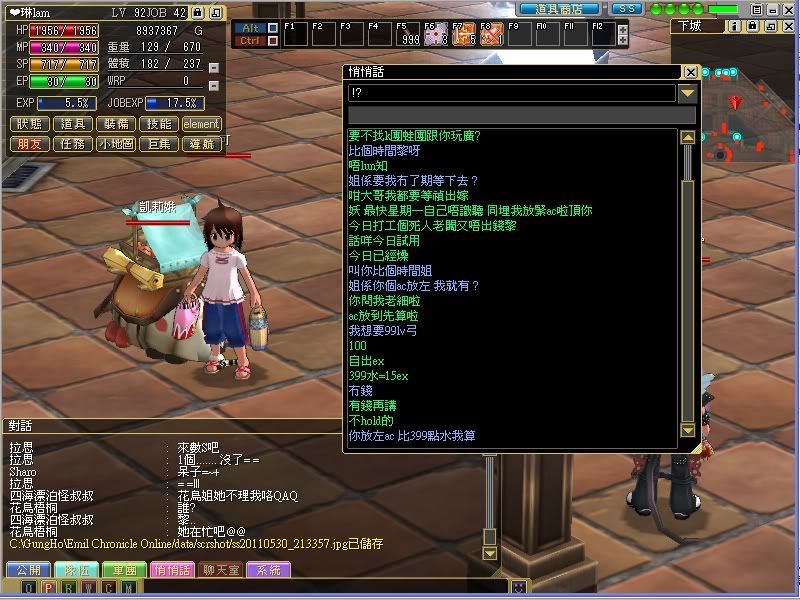Open the 任務 quest window
The image size is (800, 600).
tap(72, 144)
